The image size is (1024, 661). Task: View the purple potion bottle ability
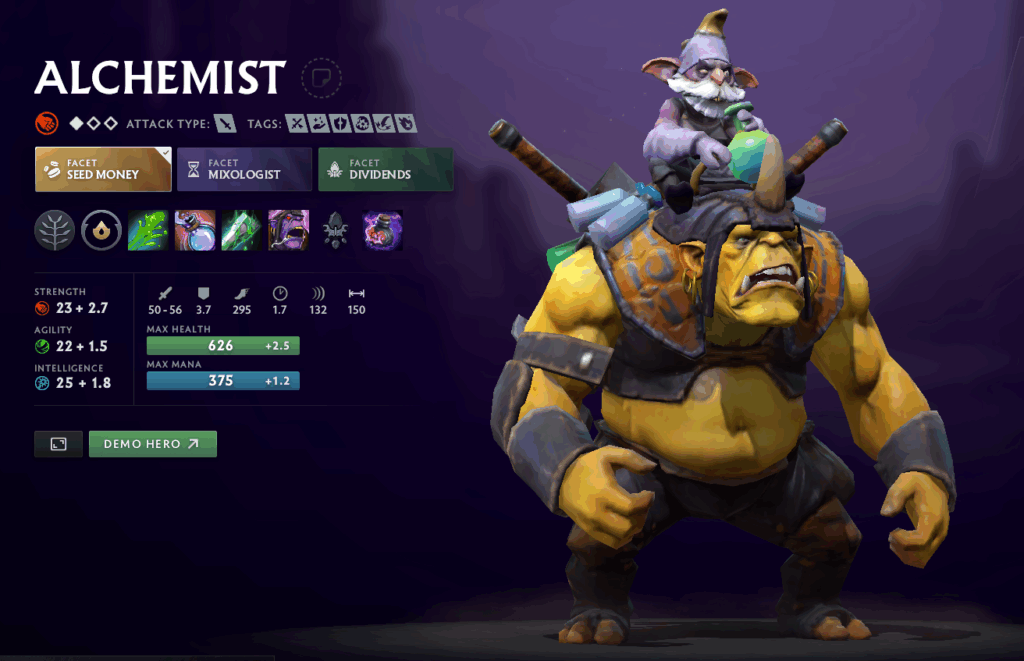[382, 230]
